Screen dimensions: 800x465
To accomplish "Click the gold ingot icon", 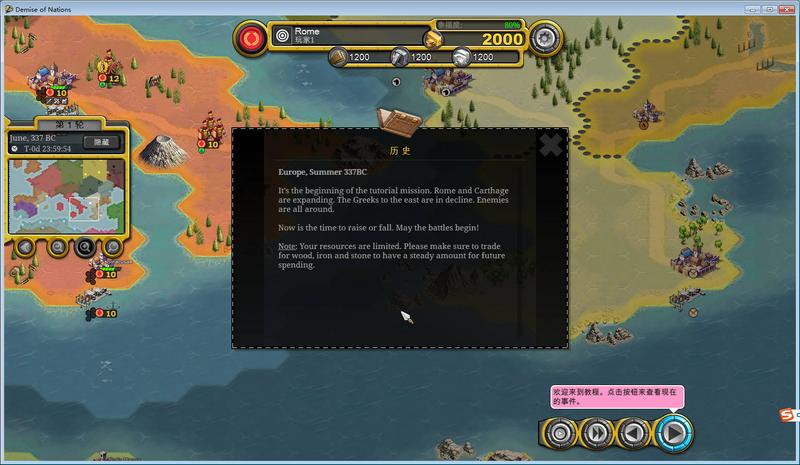I will [x=431, y=38].
